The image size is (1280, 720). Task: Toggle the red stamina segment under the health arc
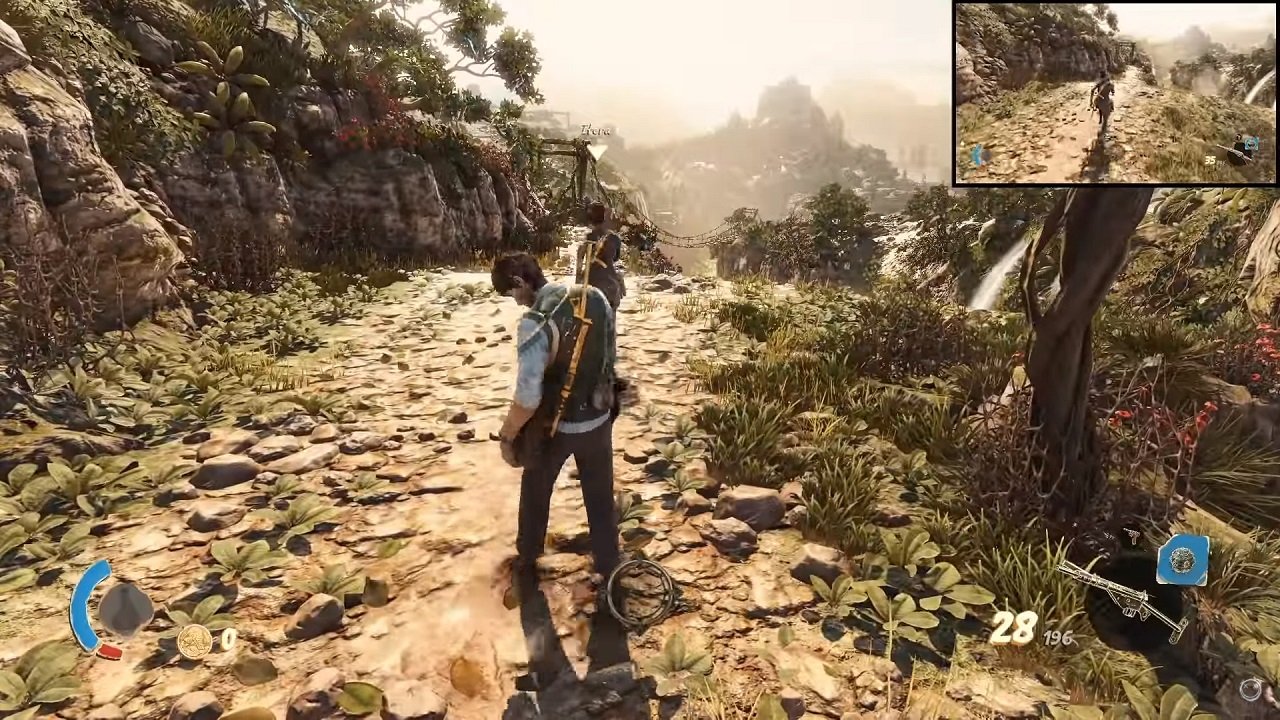coord(110,652)
